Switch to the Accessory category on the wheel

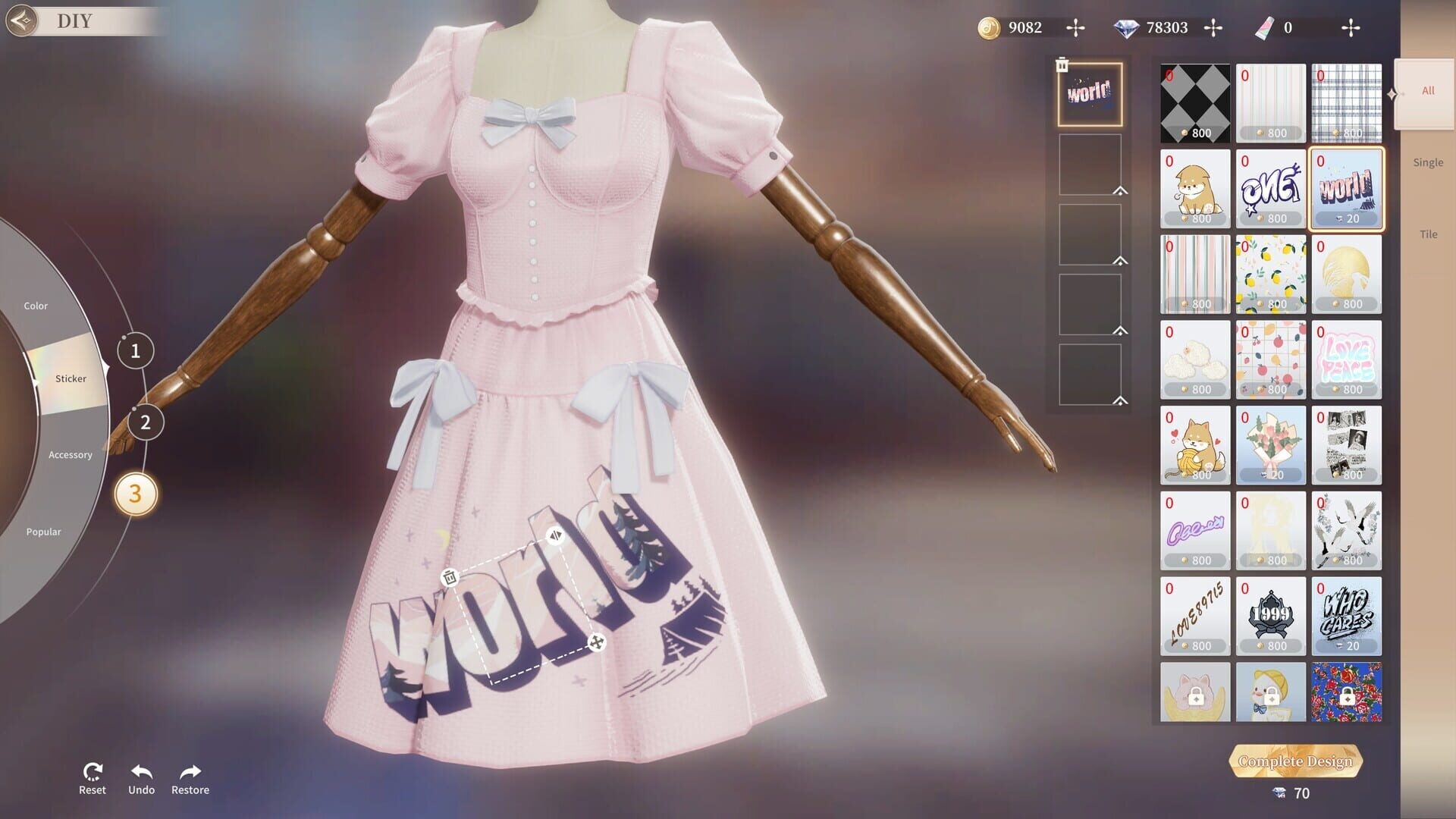tap(71, 453)
